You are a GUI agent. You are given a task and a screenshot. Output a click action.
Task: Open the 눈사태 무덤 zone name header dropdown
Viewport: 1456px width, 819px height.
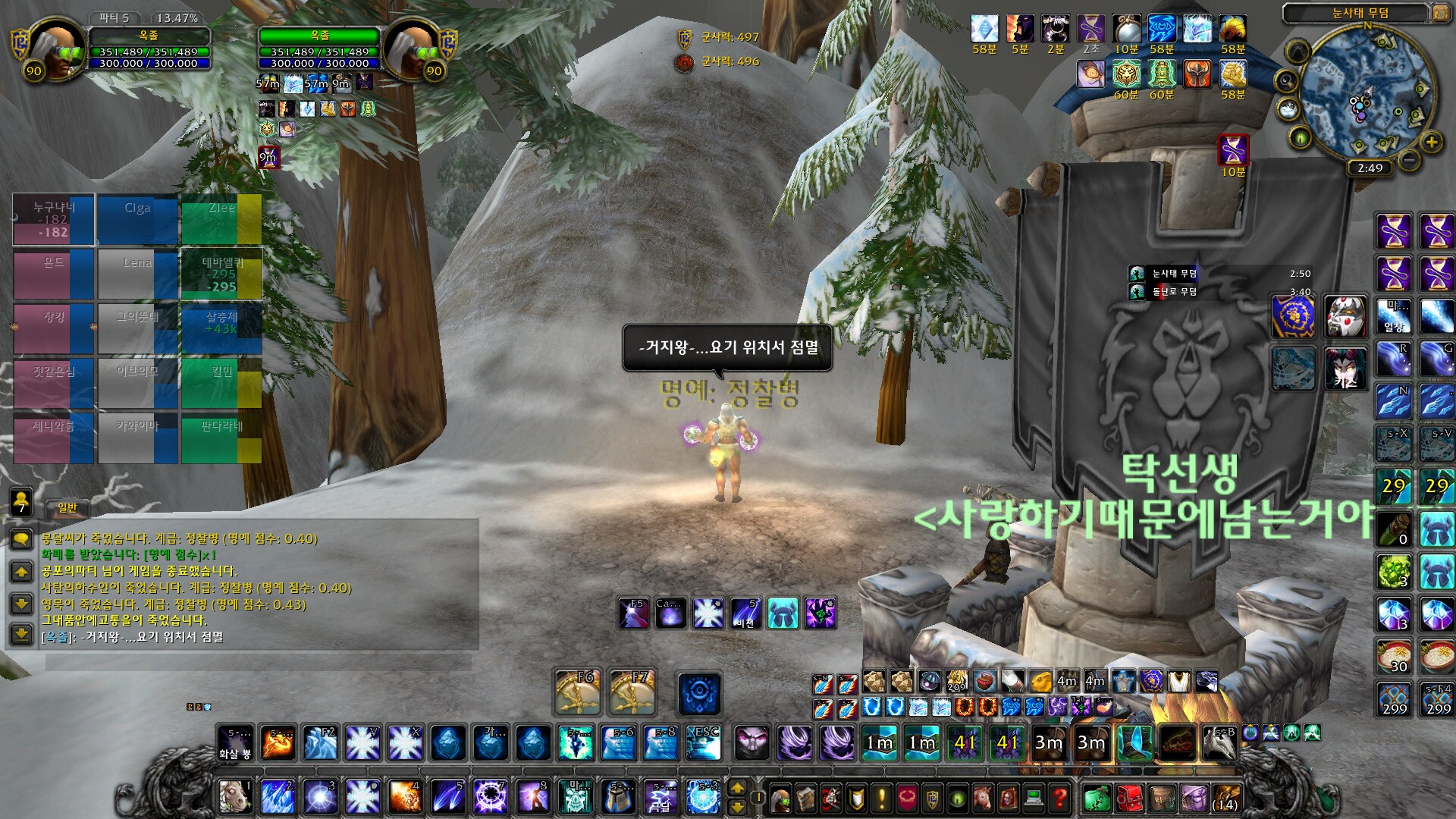tap(1360, 12)
